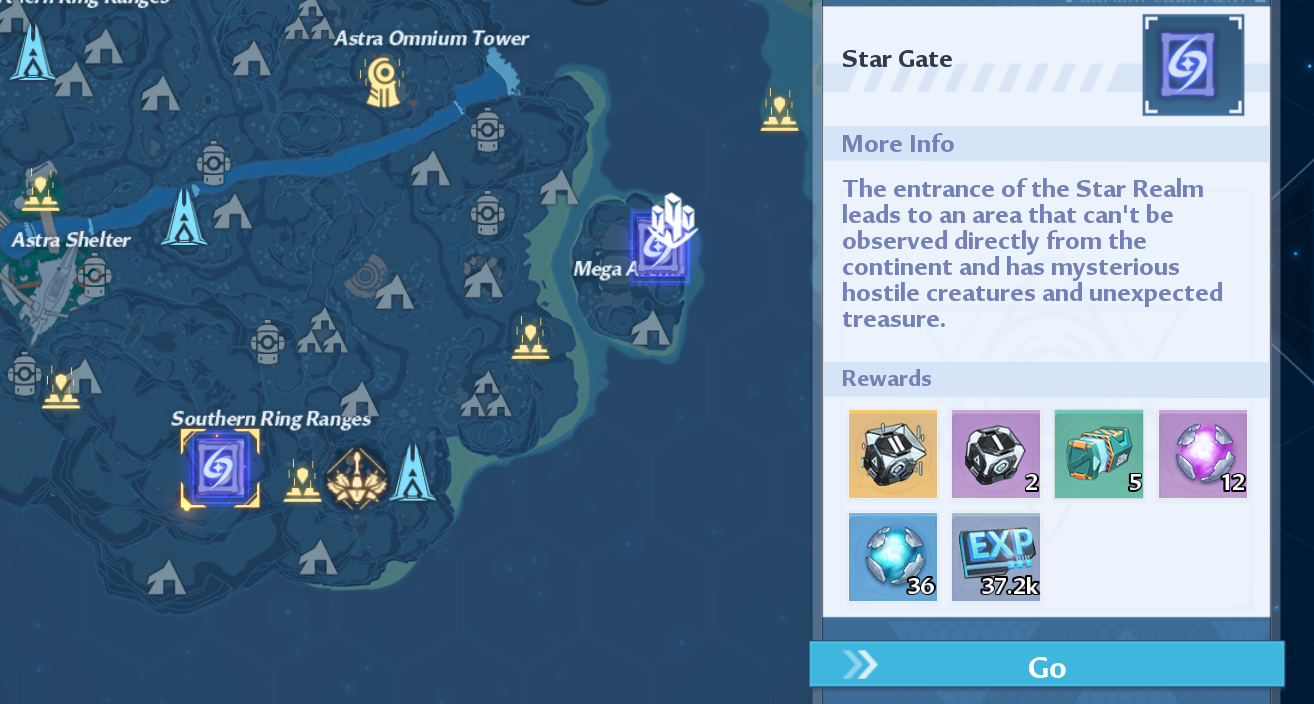The width and height of the screenshot is (1314, 704).
Task: Select the golden diamond marker near Southern Ring Ranges
Action: point(357,477)
